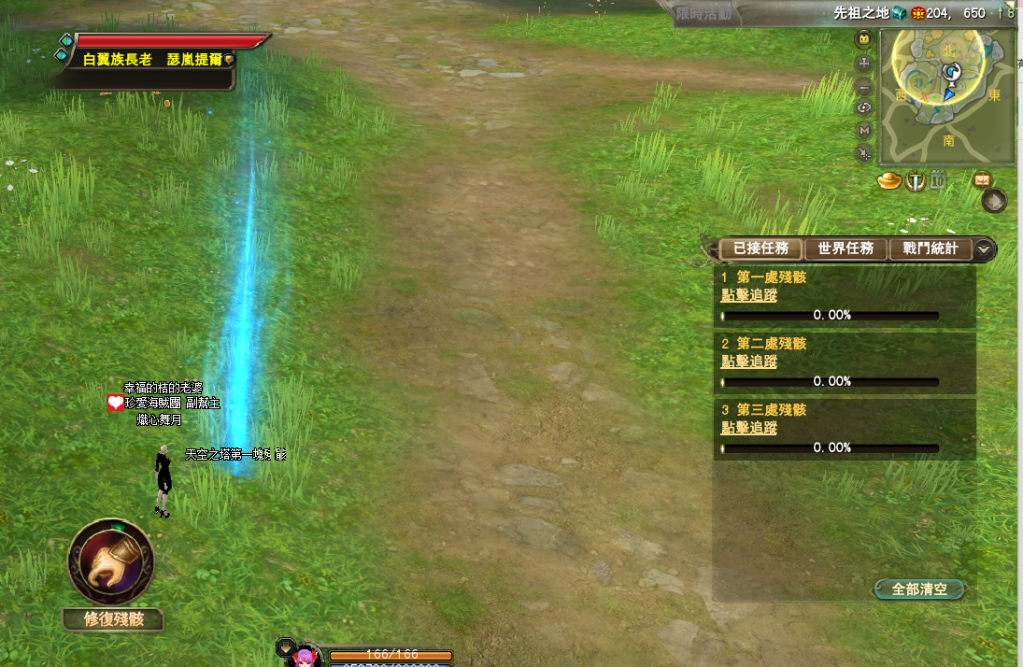Track the 第一處殘骸 quest via 點擊追蹤

749,295
